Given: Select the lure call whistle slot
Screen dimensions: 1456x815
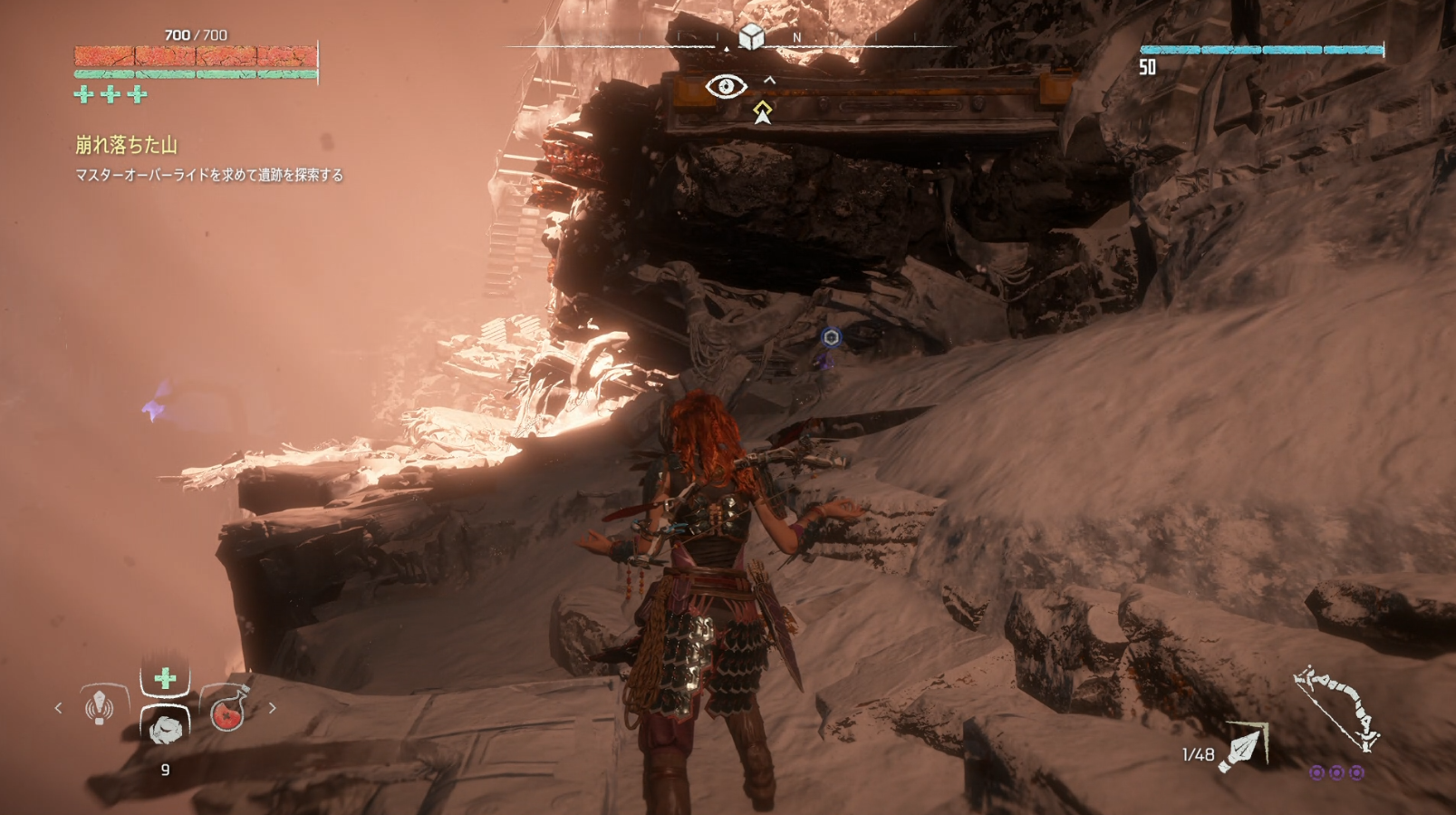Looking at the screenshot, I should [x=100, y=707].
